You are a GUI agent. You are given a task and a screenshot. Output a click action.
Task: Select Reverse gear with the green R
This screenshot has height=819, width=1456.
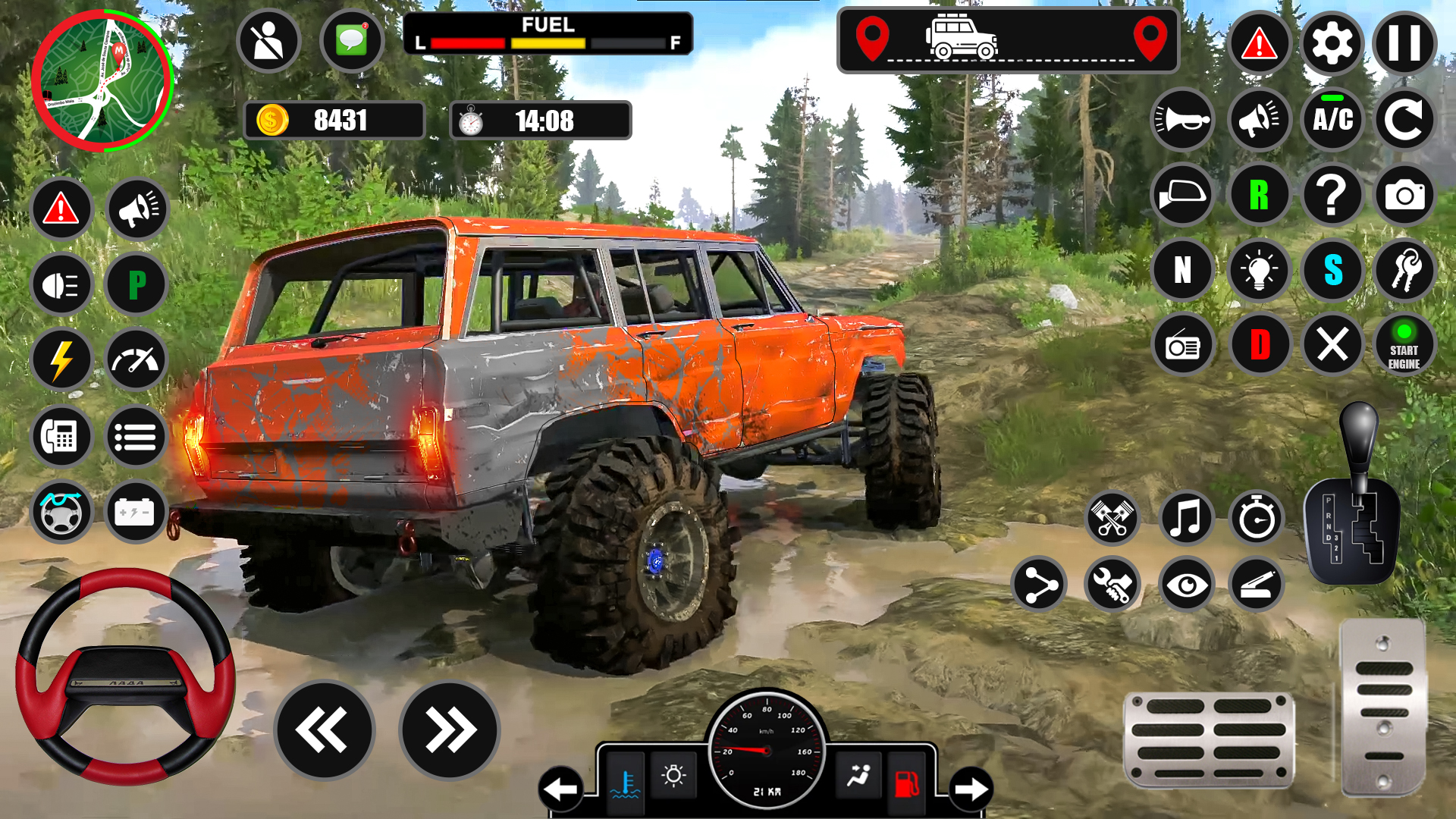coord(1259,195)
